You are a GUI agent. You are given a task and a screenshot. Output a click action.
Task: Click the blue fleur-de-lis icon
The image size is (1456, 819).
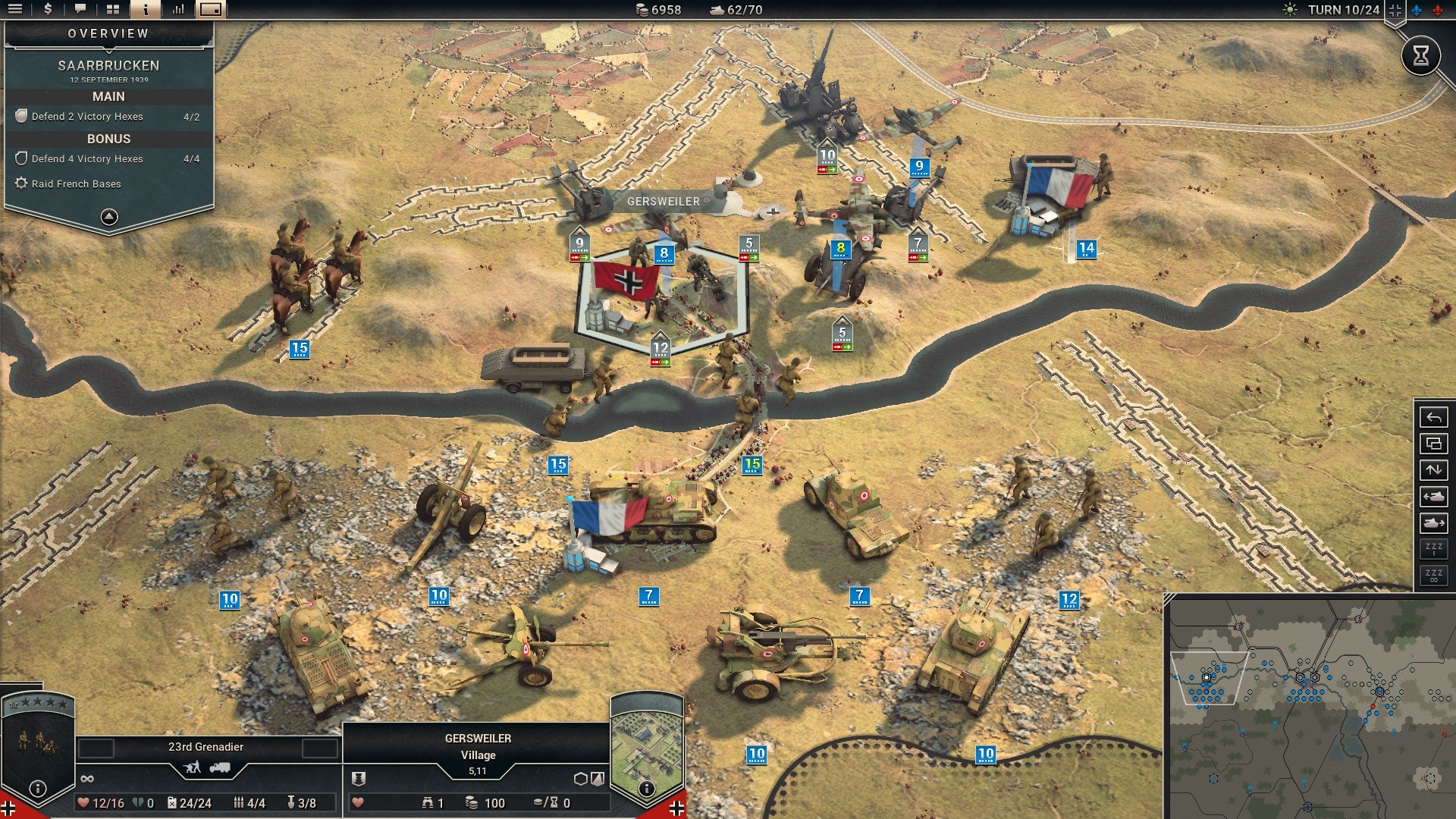tap(1416, 11)
